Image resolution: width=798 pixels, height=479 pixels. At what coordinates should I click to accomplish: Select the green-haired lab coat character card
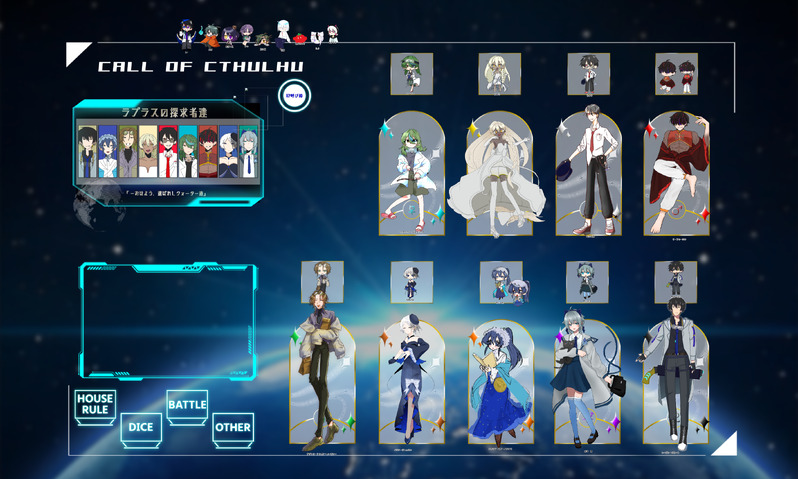tap(412, 175)
